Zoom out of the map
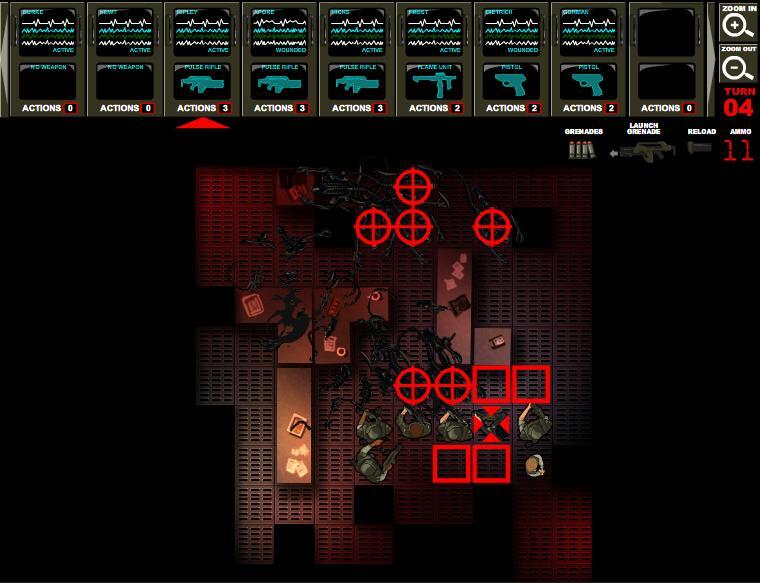 [738, 66]
